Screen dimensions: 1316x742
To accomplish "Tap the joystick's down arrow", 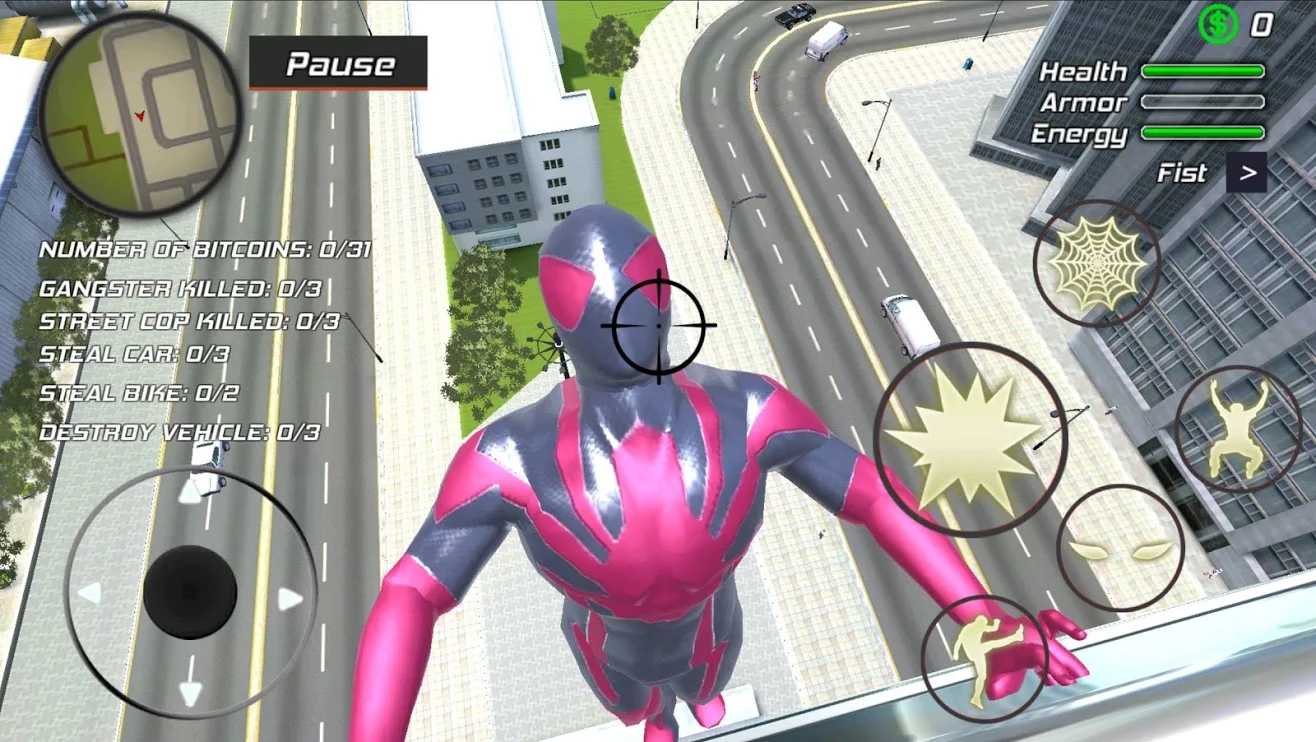I will (190, 692).
